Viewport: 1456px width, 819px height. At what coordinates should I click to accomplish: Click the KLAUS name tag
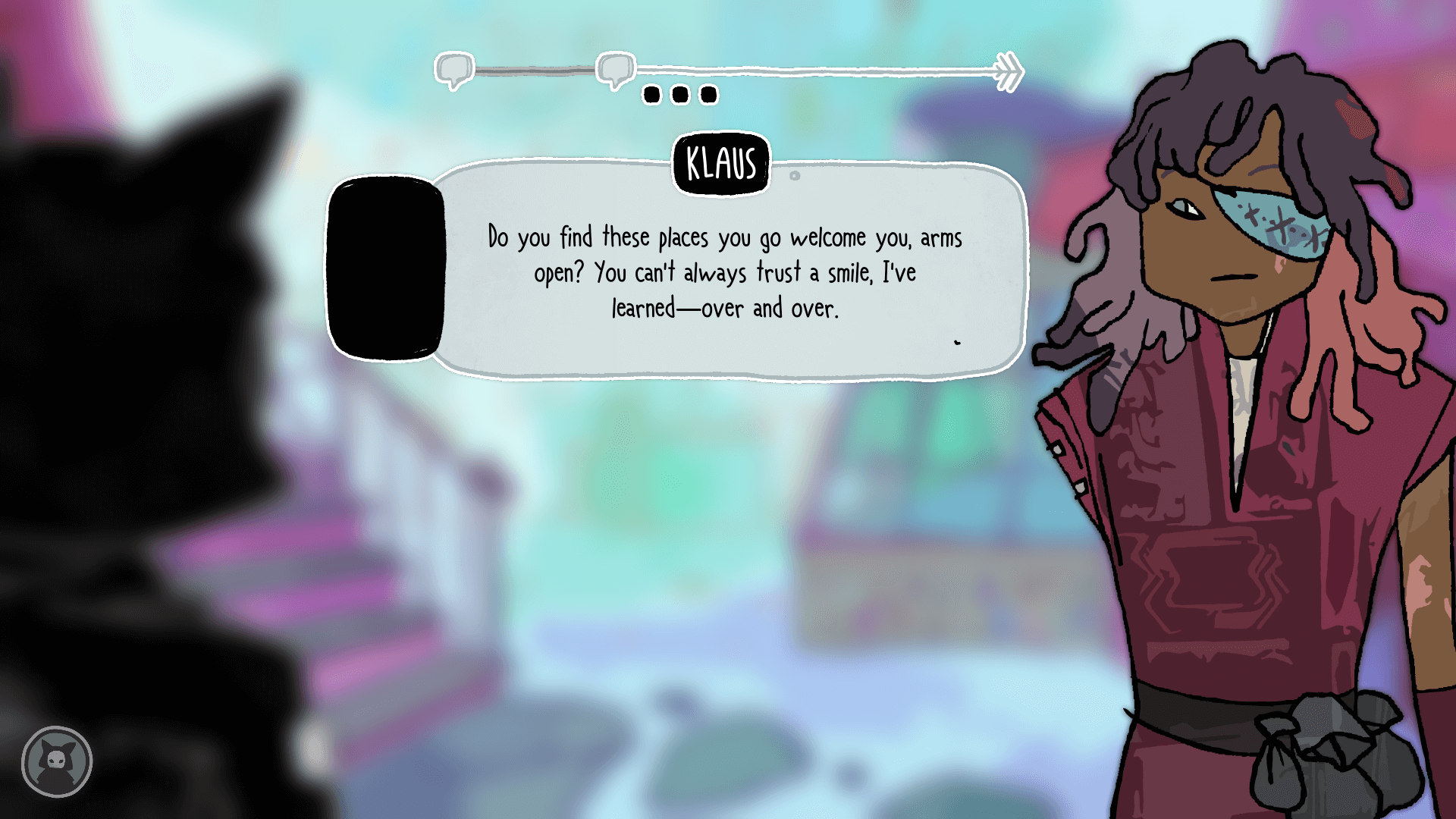tap(721, 162)
